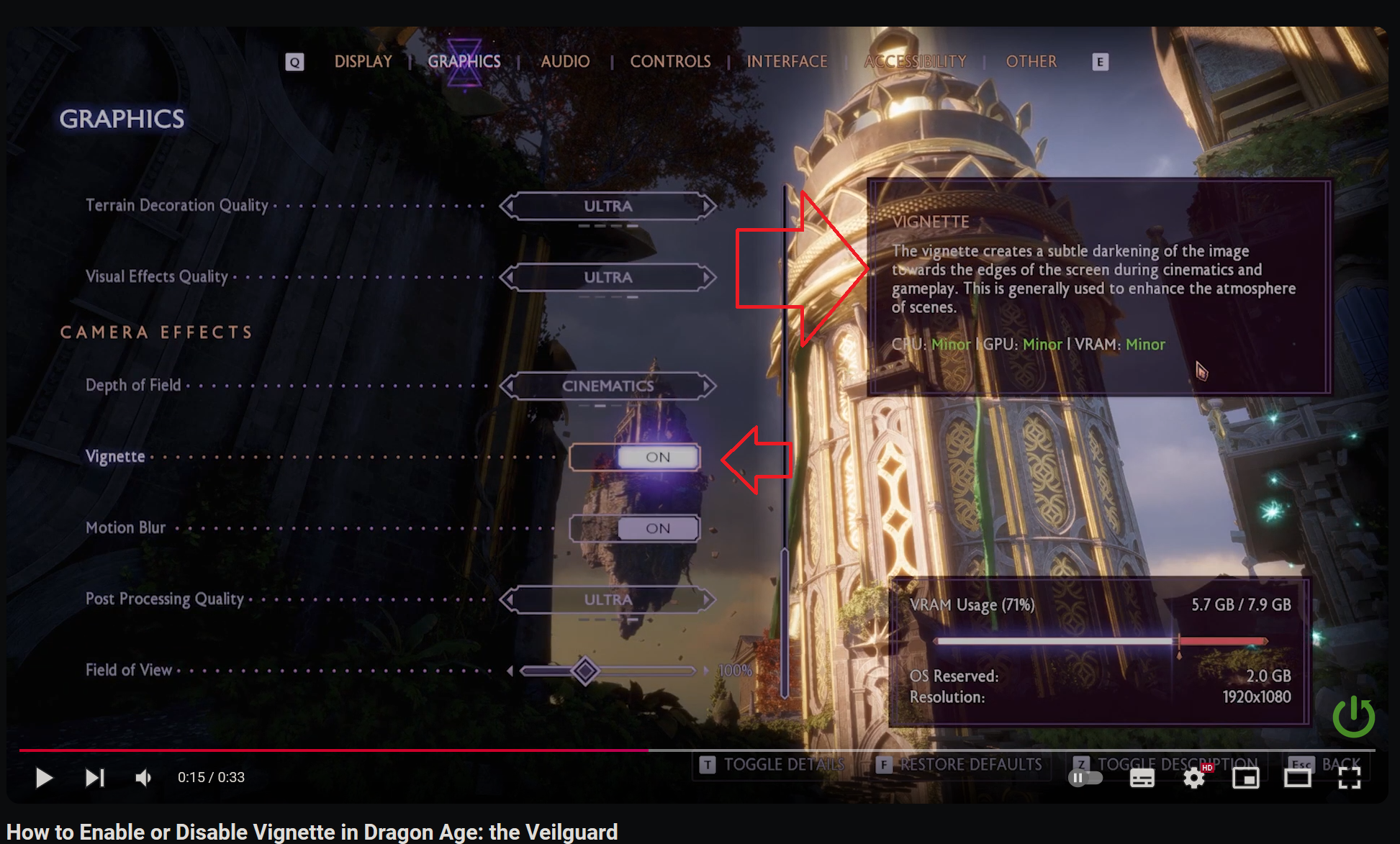
Task: Switch to the AUDIO tab
Action: pyautogui.click(x=565, y=62)
